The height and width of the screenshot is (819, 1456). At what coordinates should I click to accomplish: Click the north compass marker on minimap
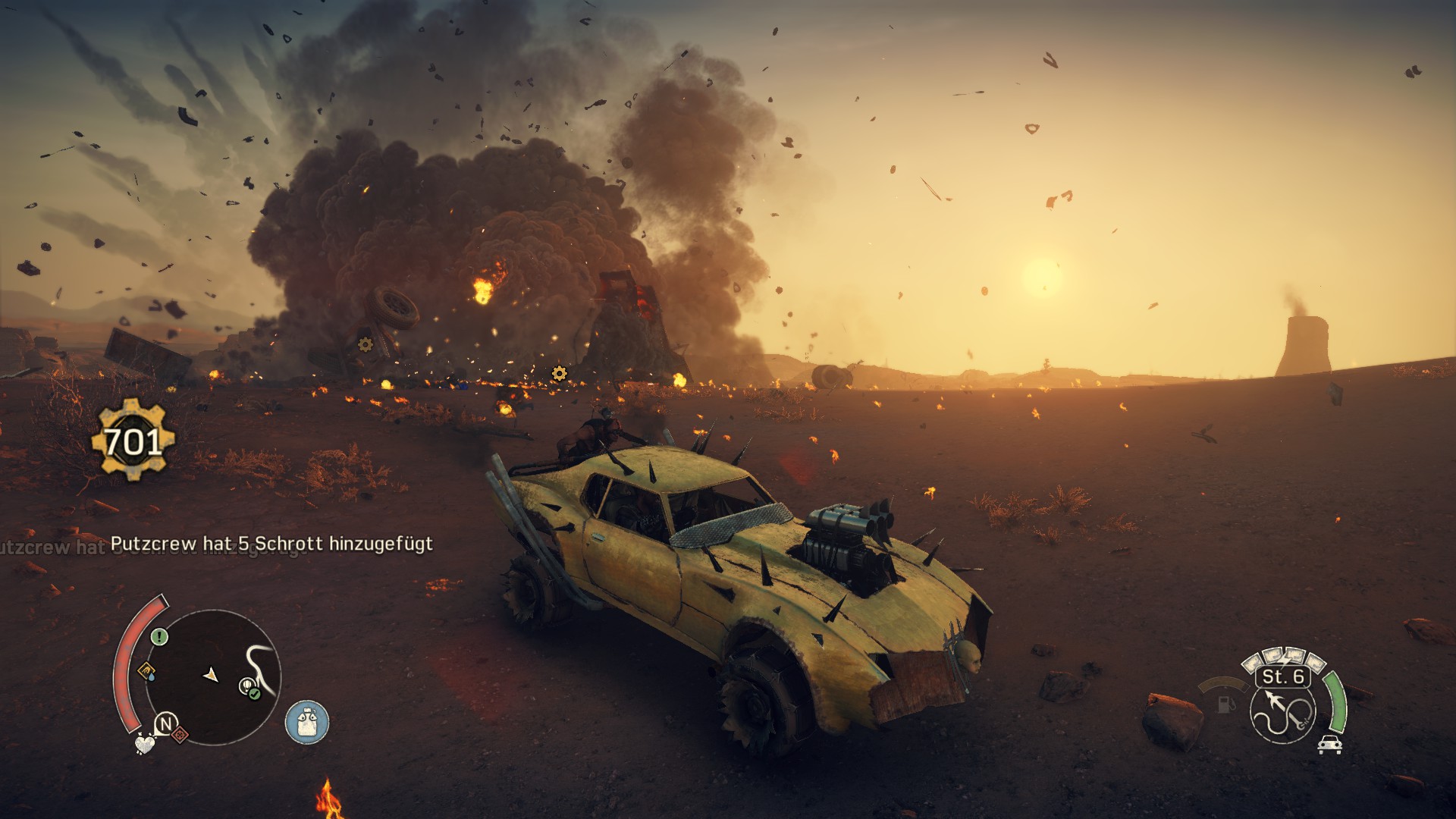click(165, 723)
